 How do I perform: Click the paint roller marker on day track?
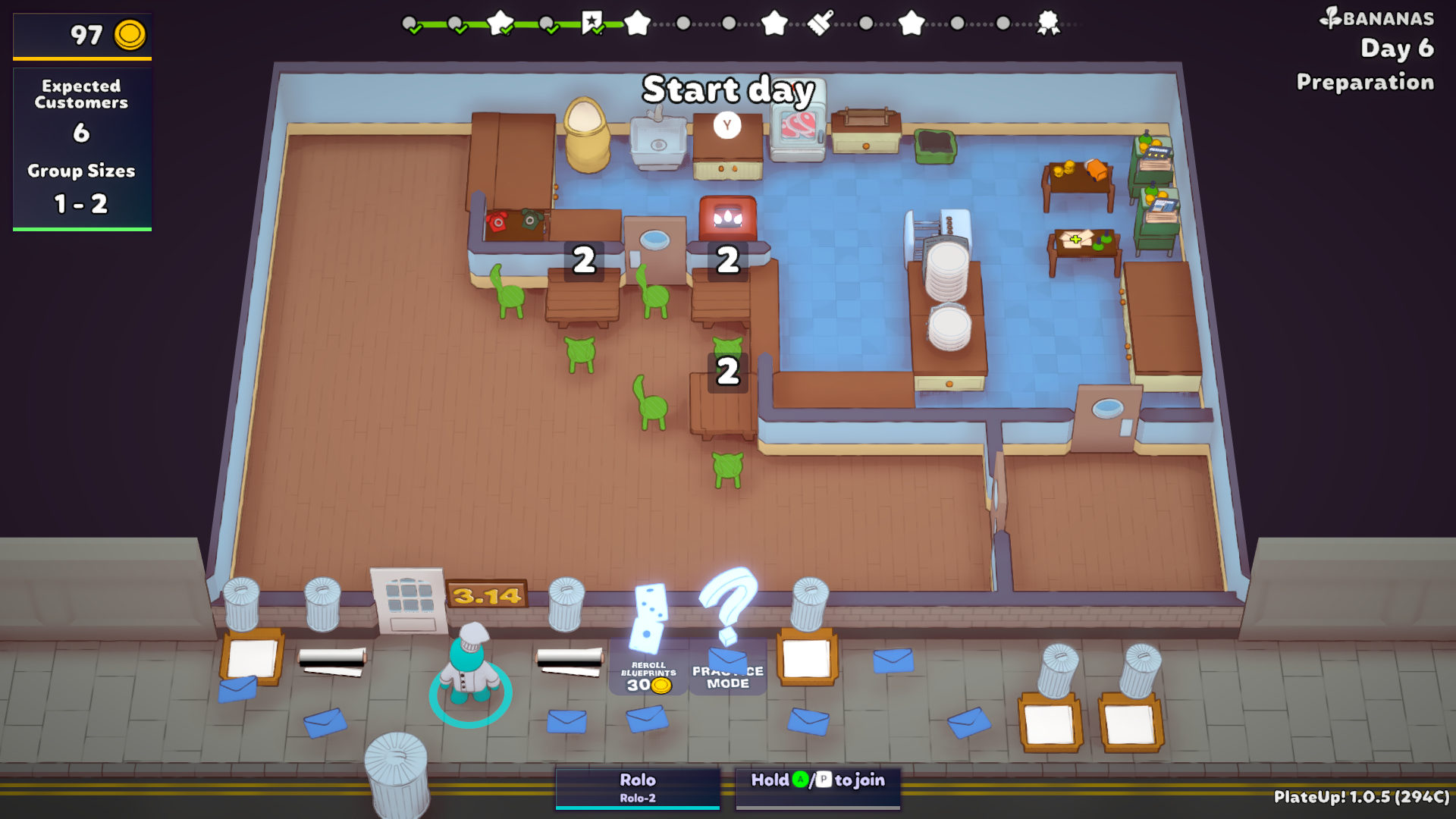pyautogui.click(x=821, y=23)
